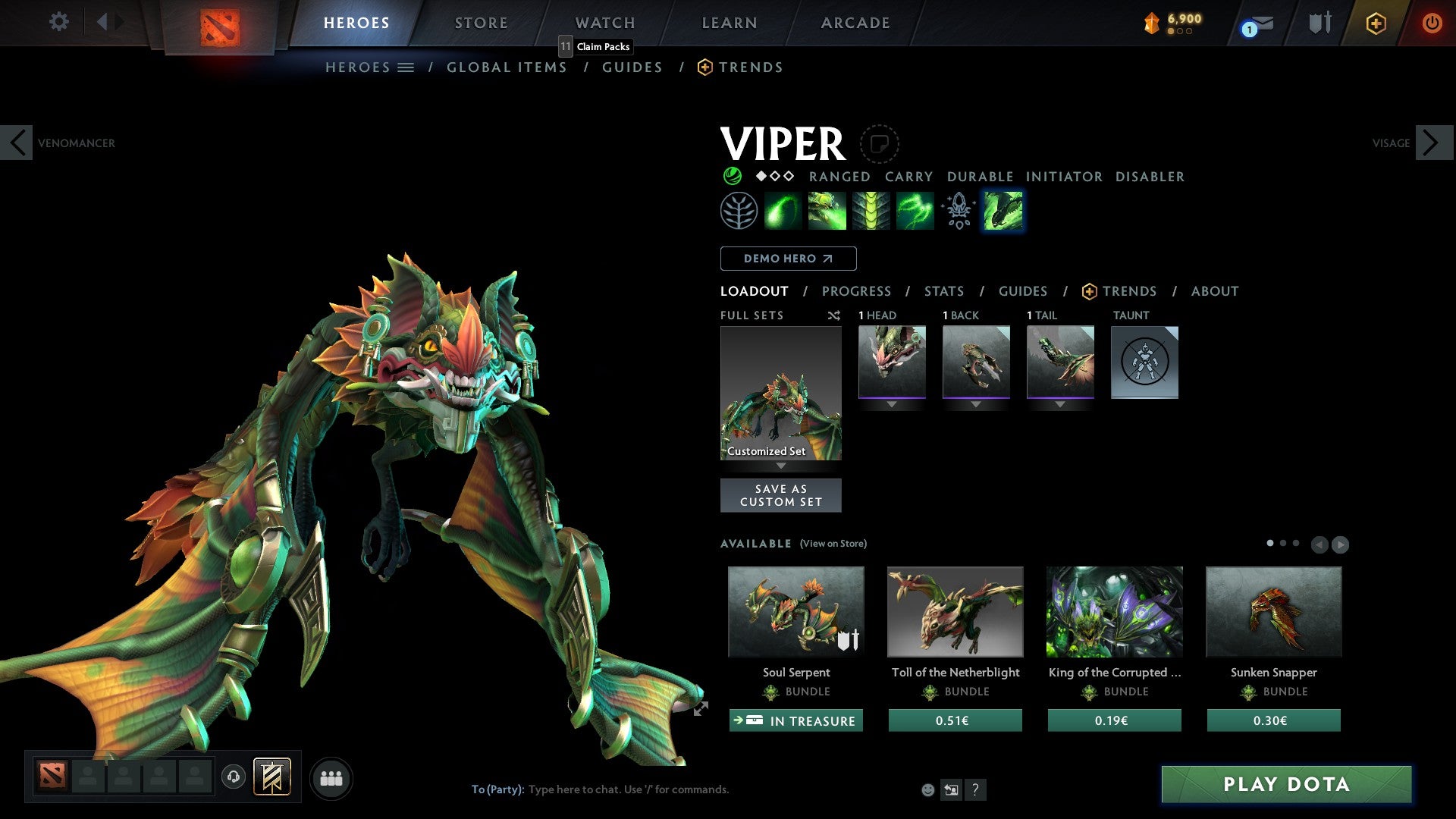Open the Arcade tab
Screen dimensions: 1456x819
855,23
